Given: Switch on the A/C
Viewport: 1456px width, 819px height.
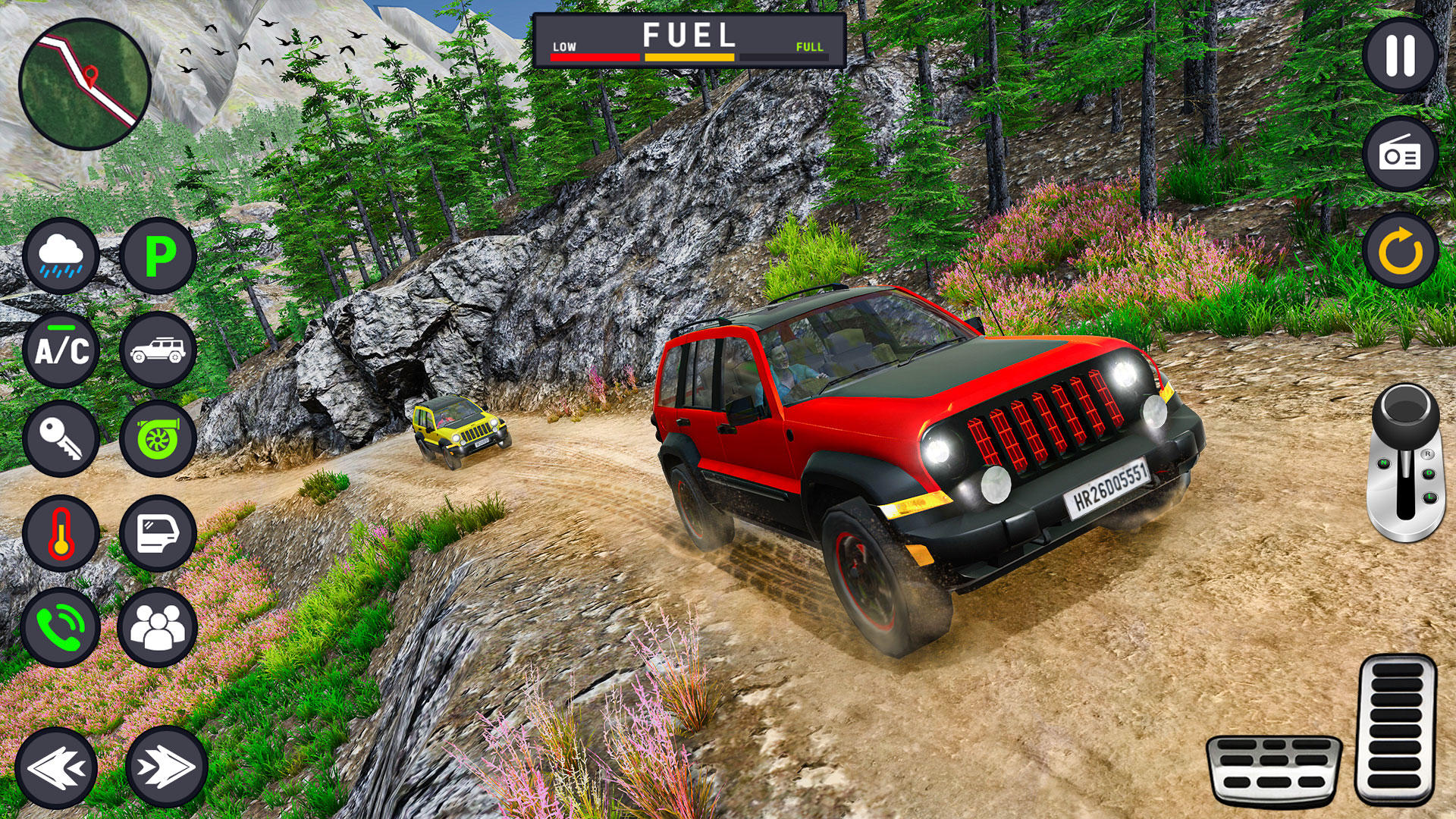Looking at the screenshot, I should click(x=61, y=350).
